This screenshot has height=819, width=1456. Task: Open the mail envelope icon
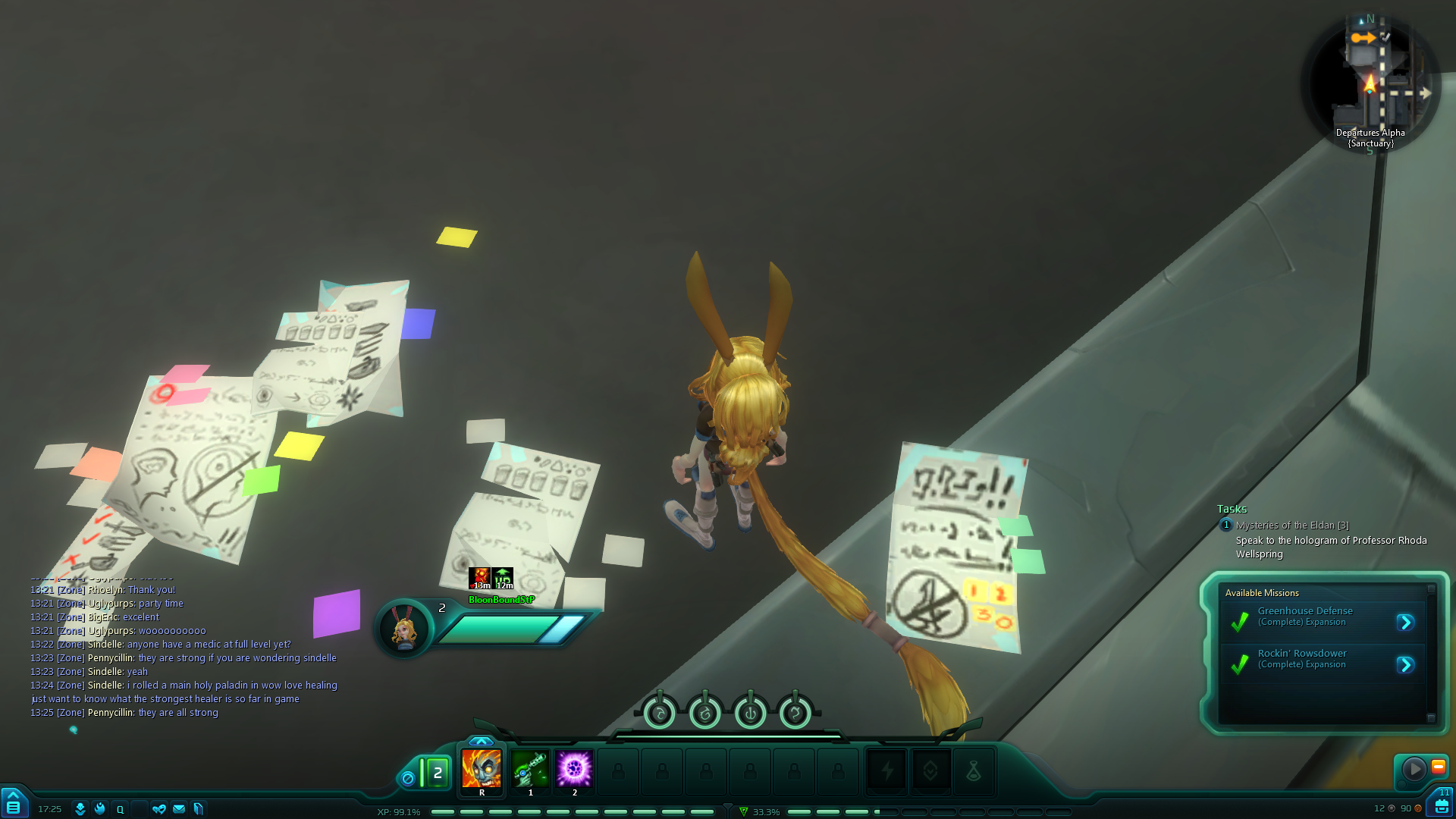click(x=179, y=809)
